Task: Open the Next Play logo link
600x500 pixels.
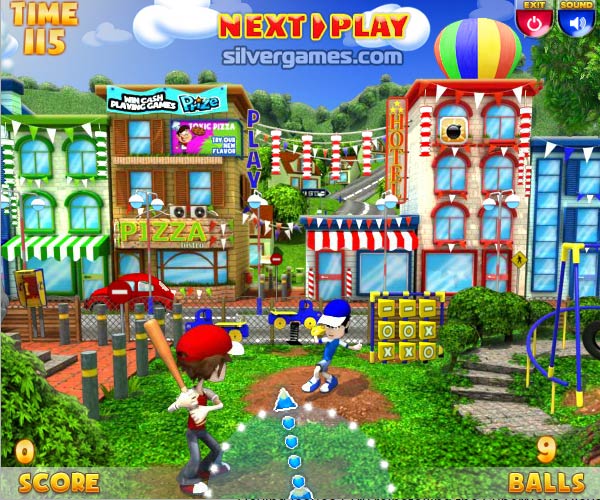Action: [313, 26]
